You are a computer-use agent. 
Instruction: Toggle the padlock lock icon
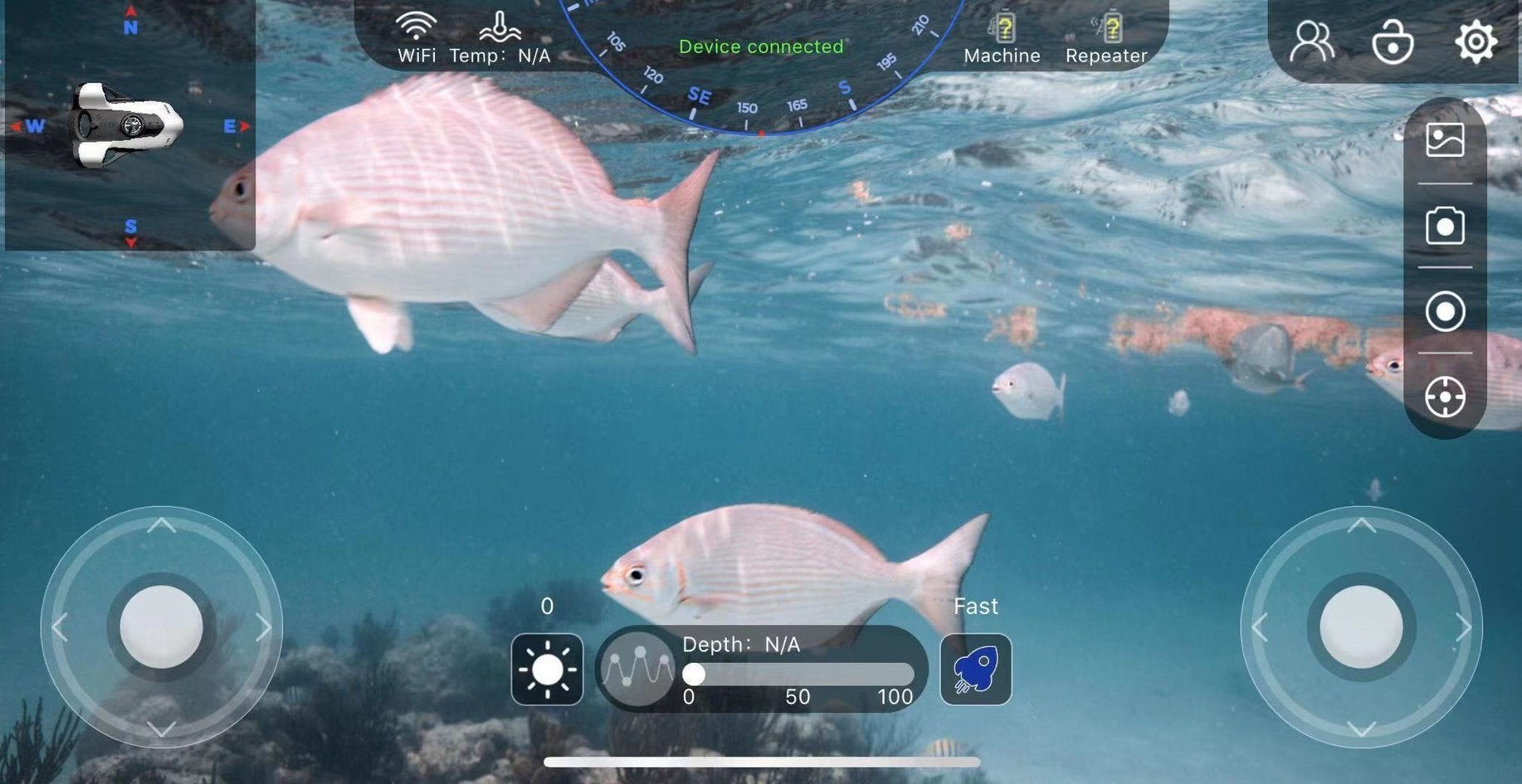1392,41
